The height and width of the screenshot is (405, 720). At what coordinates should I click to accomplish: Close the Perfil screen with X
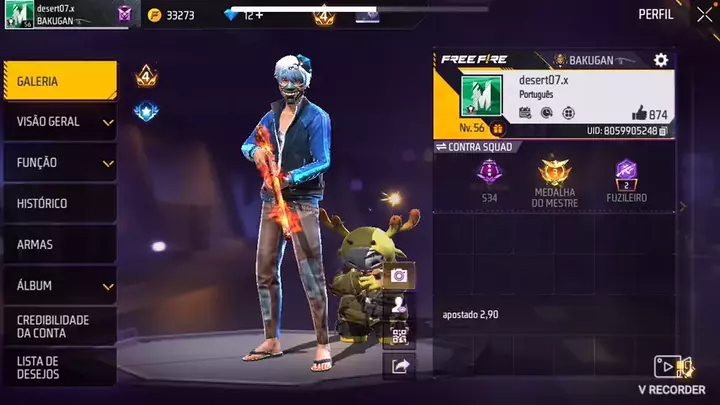[704, 15]
